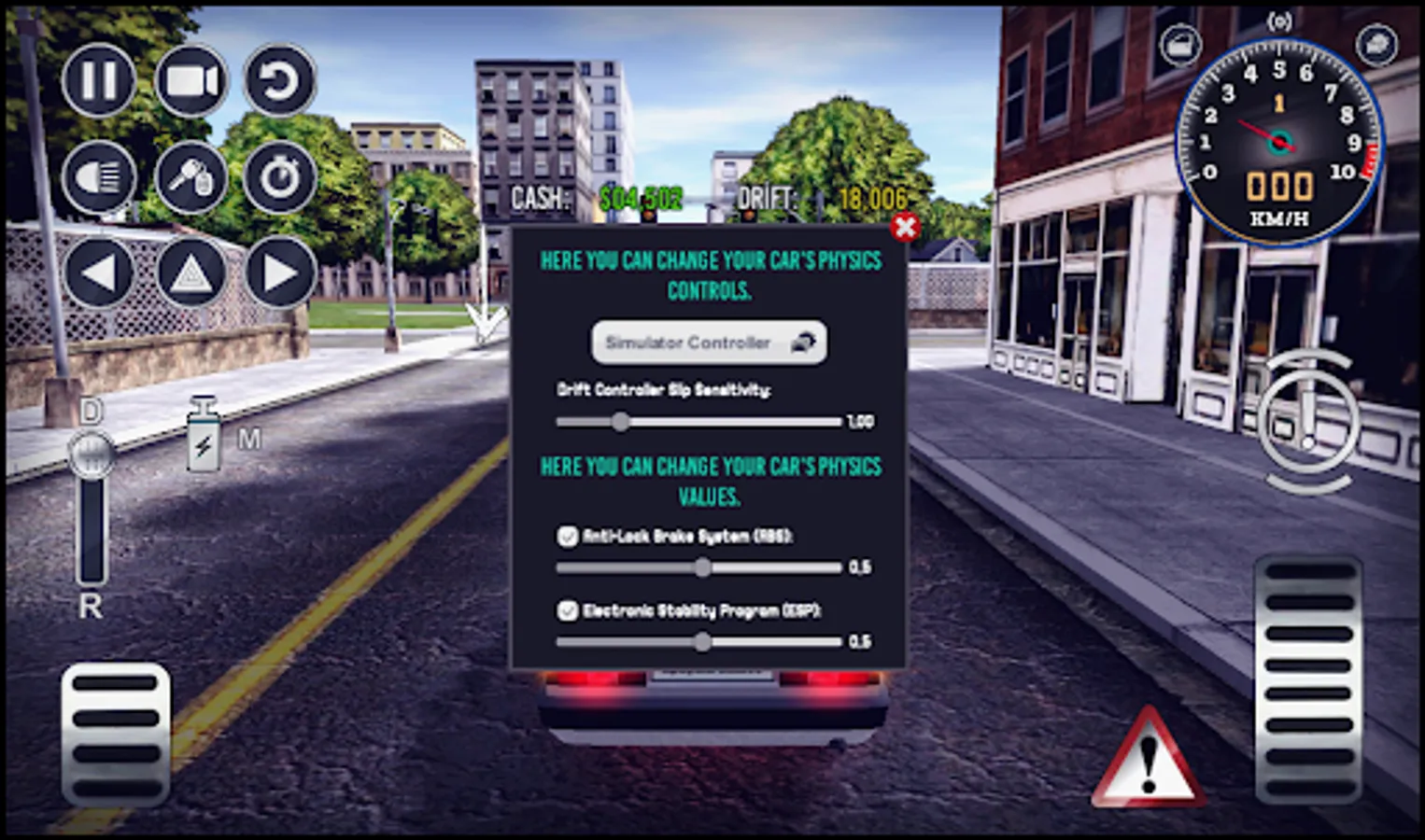Adjust the Drift Controller Slip Sensitivity slider
1425x840 pixels.
[623, 423]
